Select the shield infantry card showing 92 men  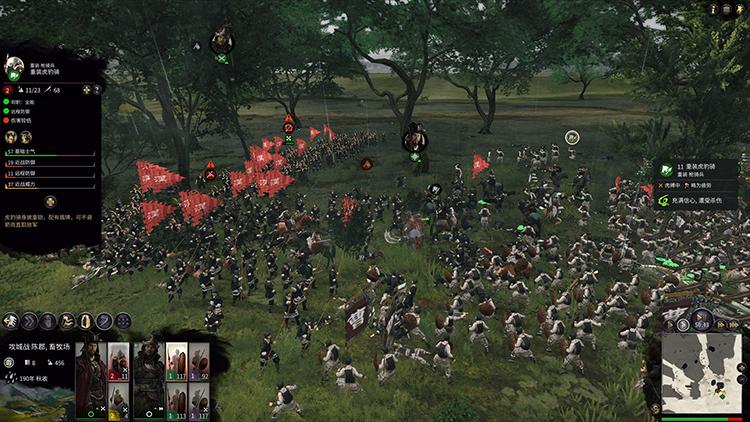[x=200, y=364]
